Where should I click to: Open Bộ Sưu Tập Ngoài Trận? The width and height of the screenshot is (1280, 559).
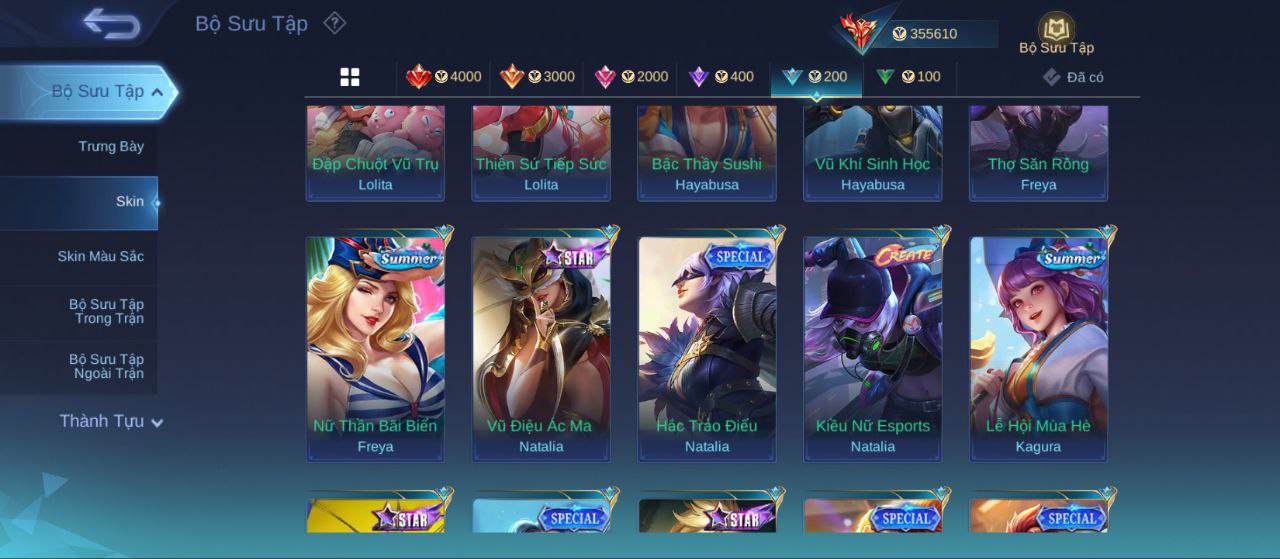point(106,367)
